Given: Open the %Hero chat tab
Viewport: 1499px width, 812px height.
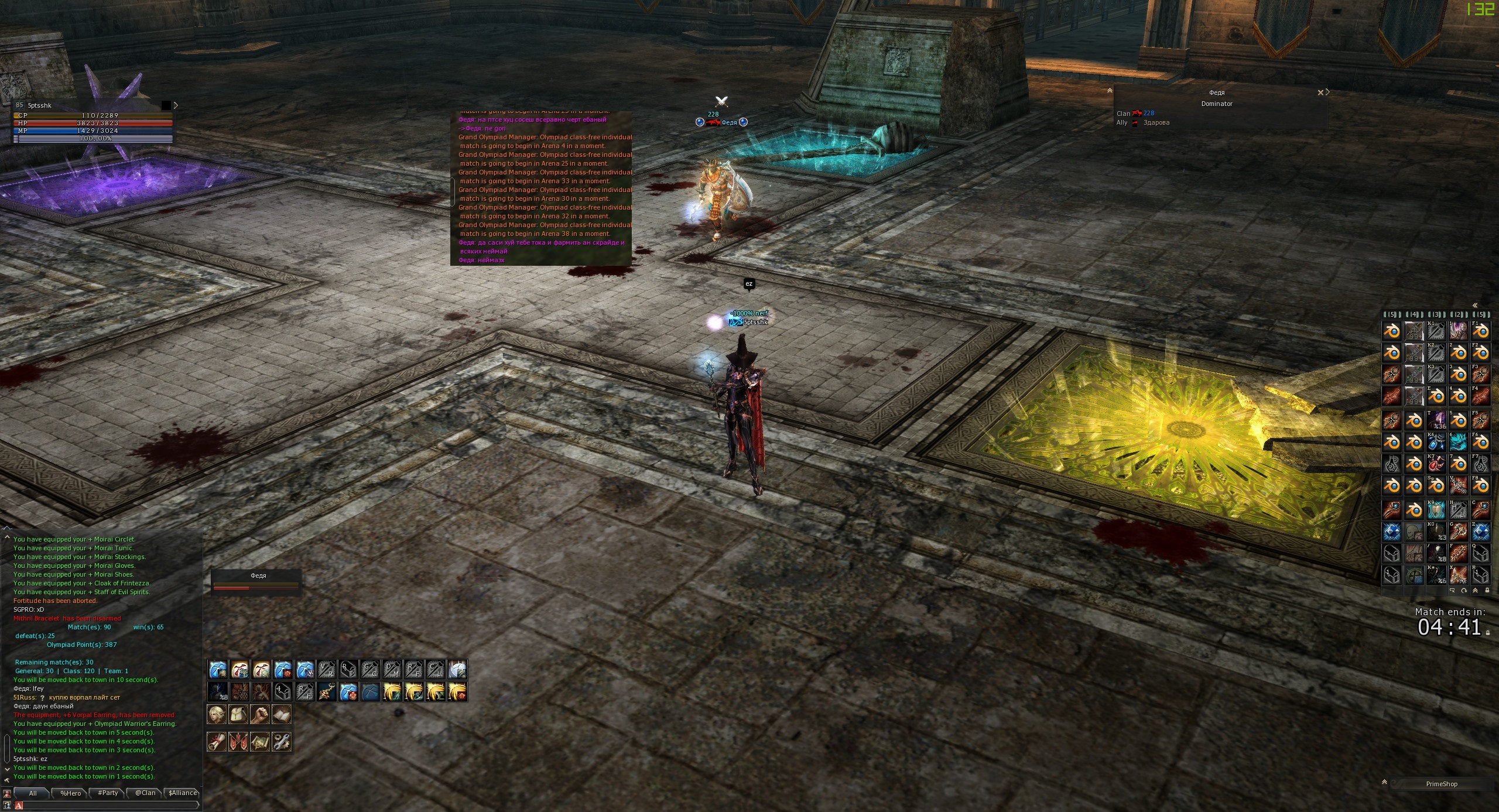Looking at the screenshot, I should coord(70,793).
